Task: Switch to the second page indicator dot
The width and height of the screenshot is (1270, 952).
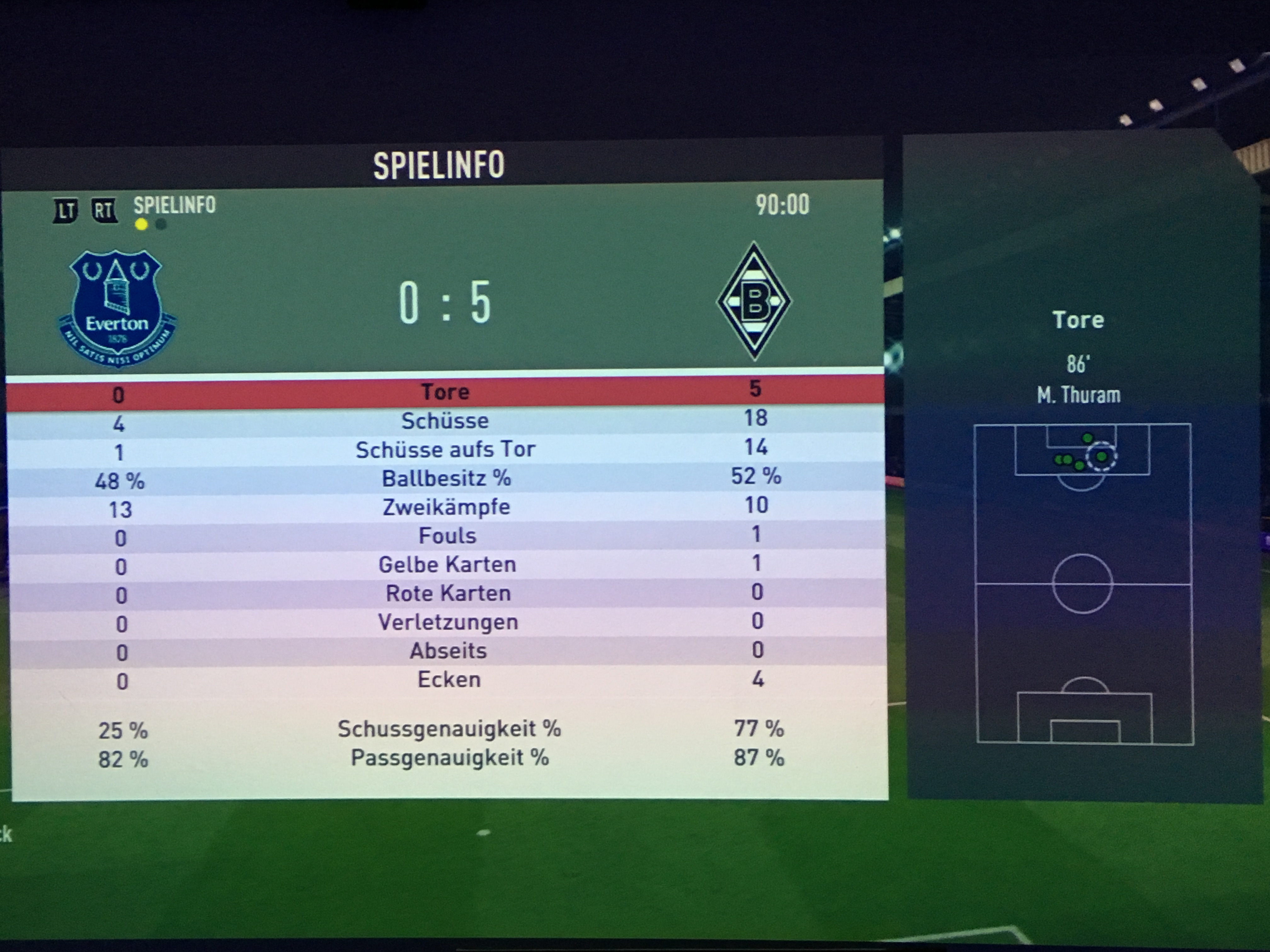Action: tap(161, 224)
